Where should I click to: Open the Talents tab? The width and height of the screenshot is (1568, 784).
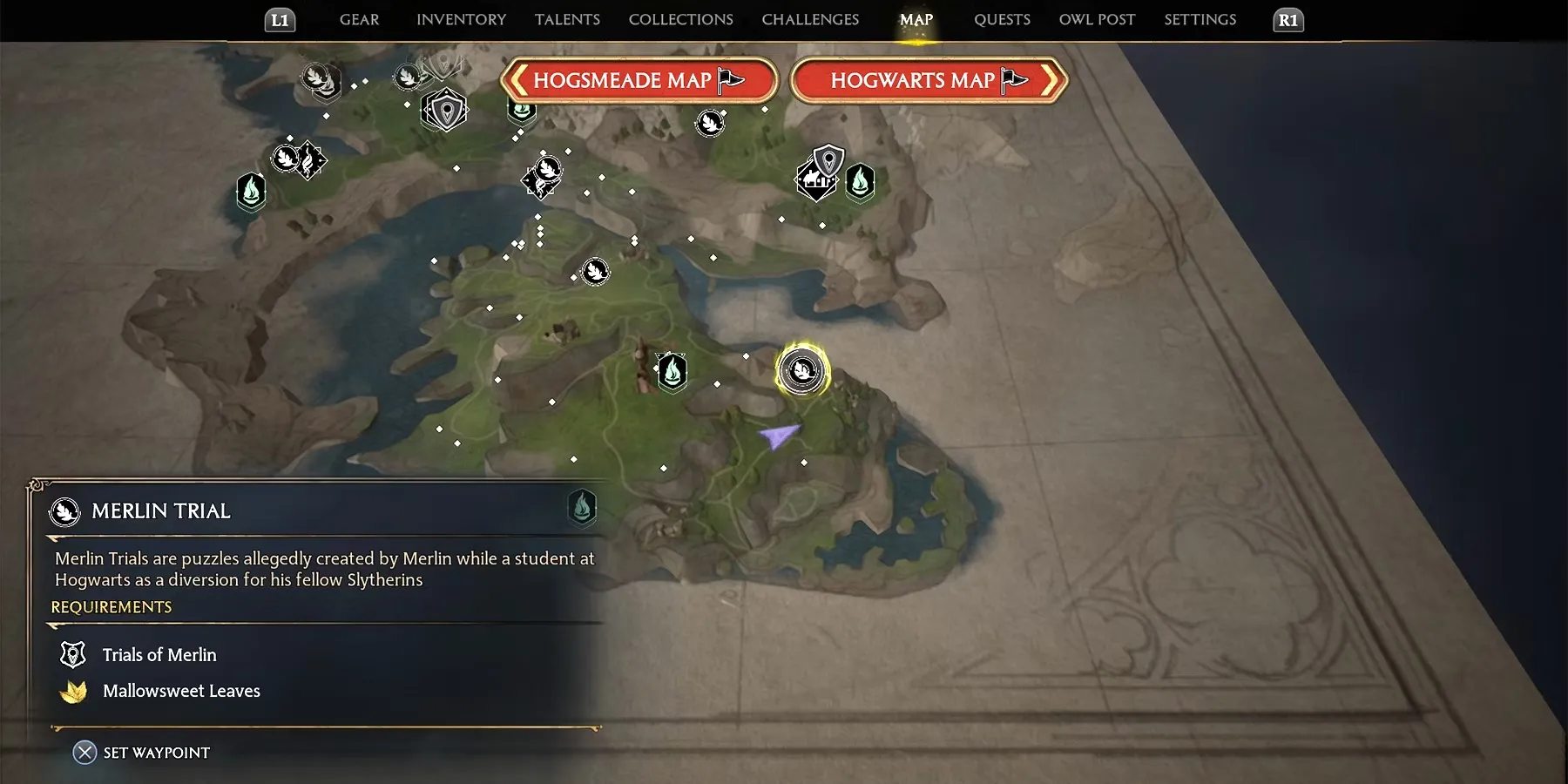tap(567, 19)
